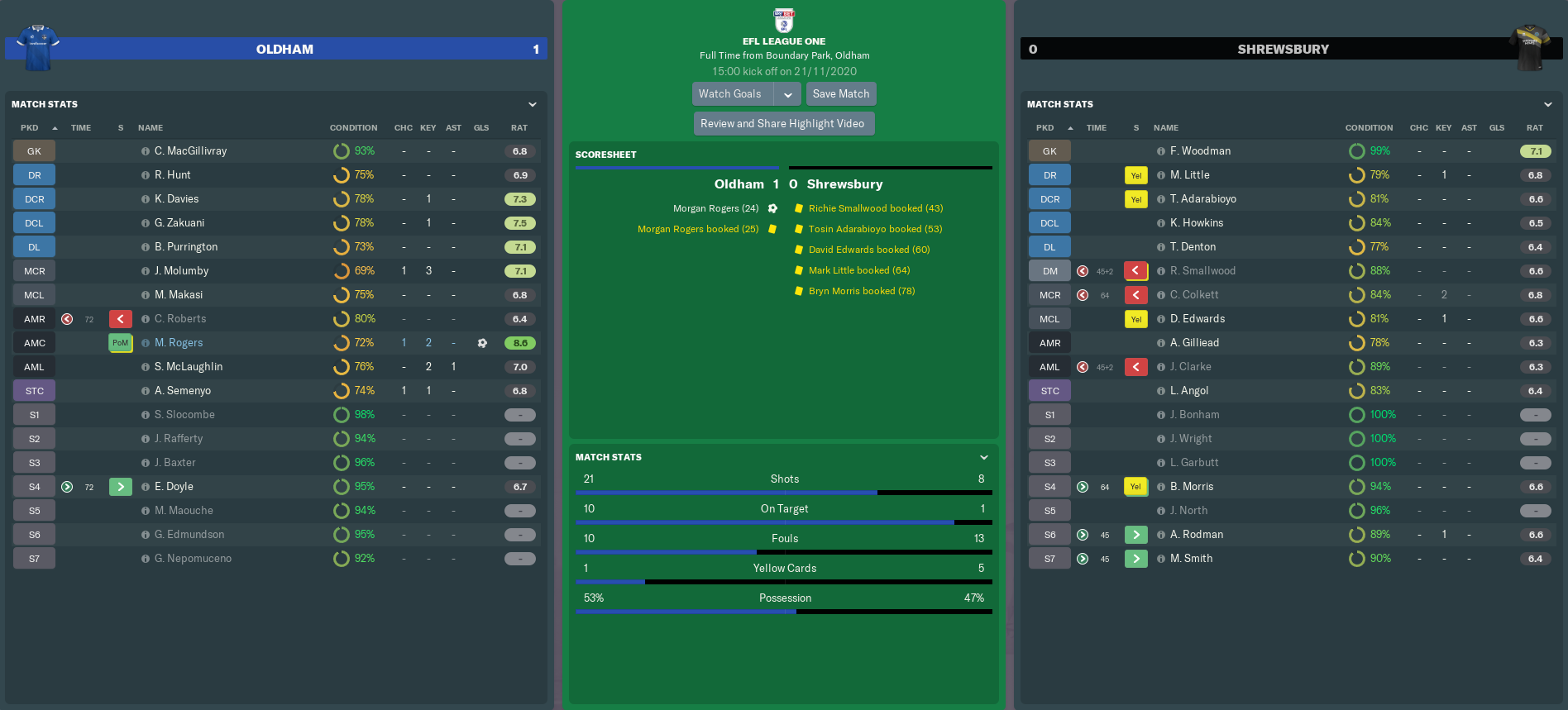Select G. Zakuani player row

coord(179,223)
